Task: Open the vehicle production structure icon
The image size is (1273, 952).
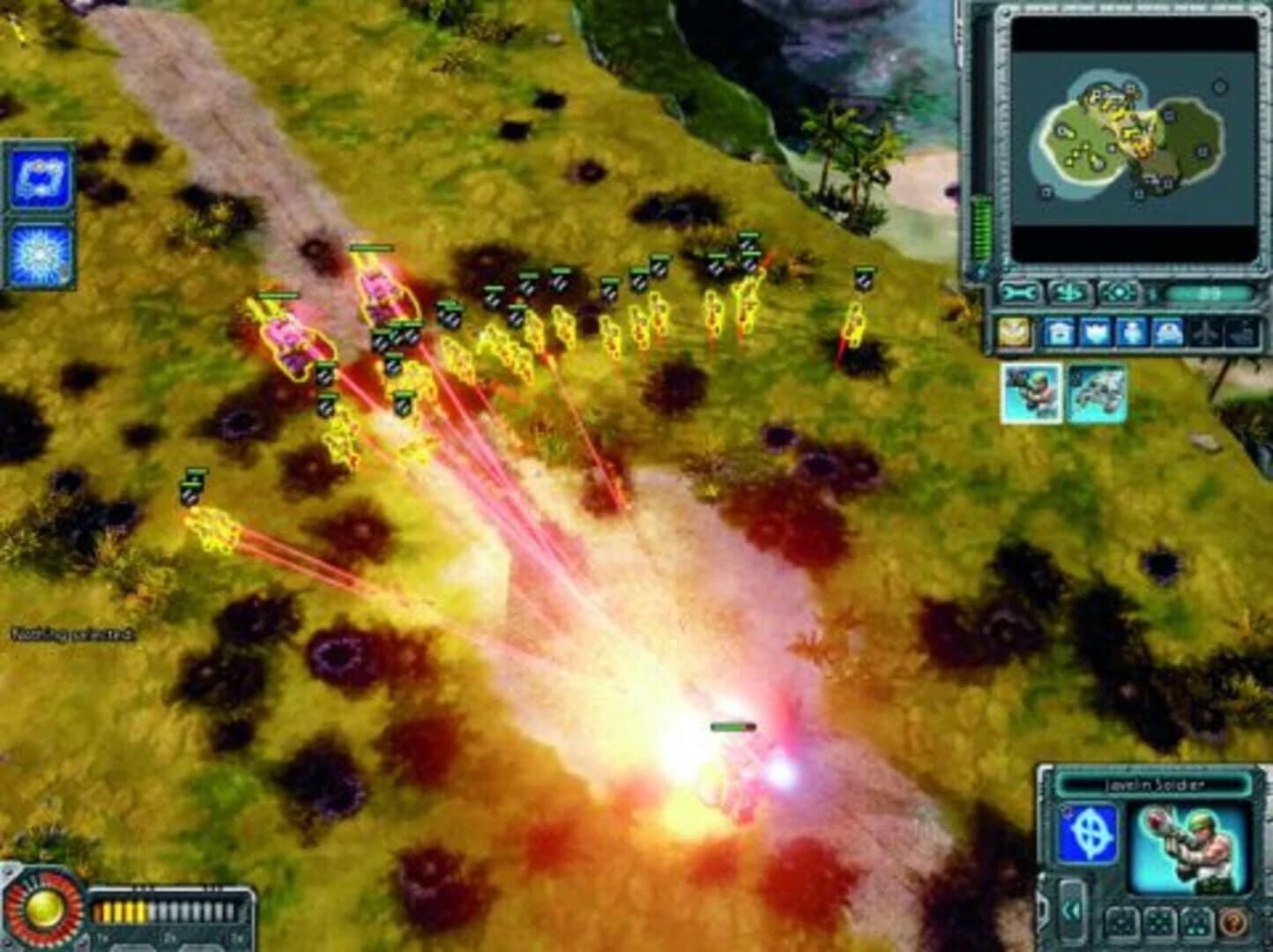Action: [x=1167, y=332]
